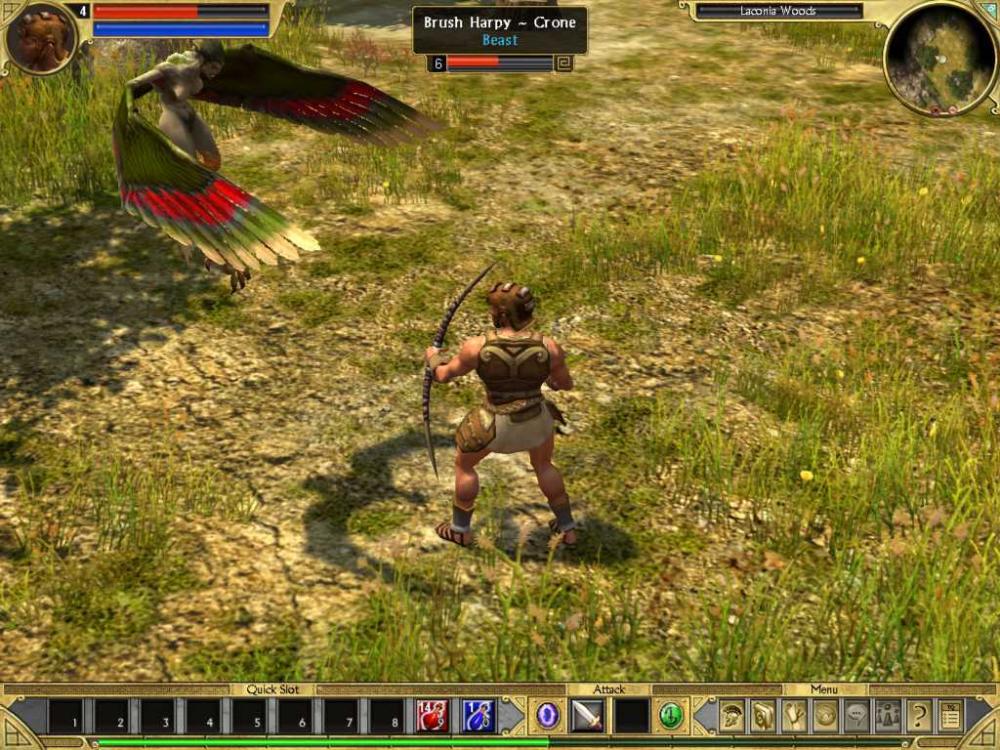
Task: Click the empty black secondary attack slot
Action: (631, 716)
